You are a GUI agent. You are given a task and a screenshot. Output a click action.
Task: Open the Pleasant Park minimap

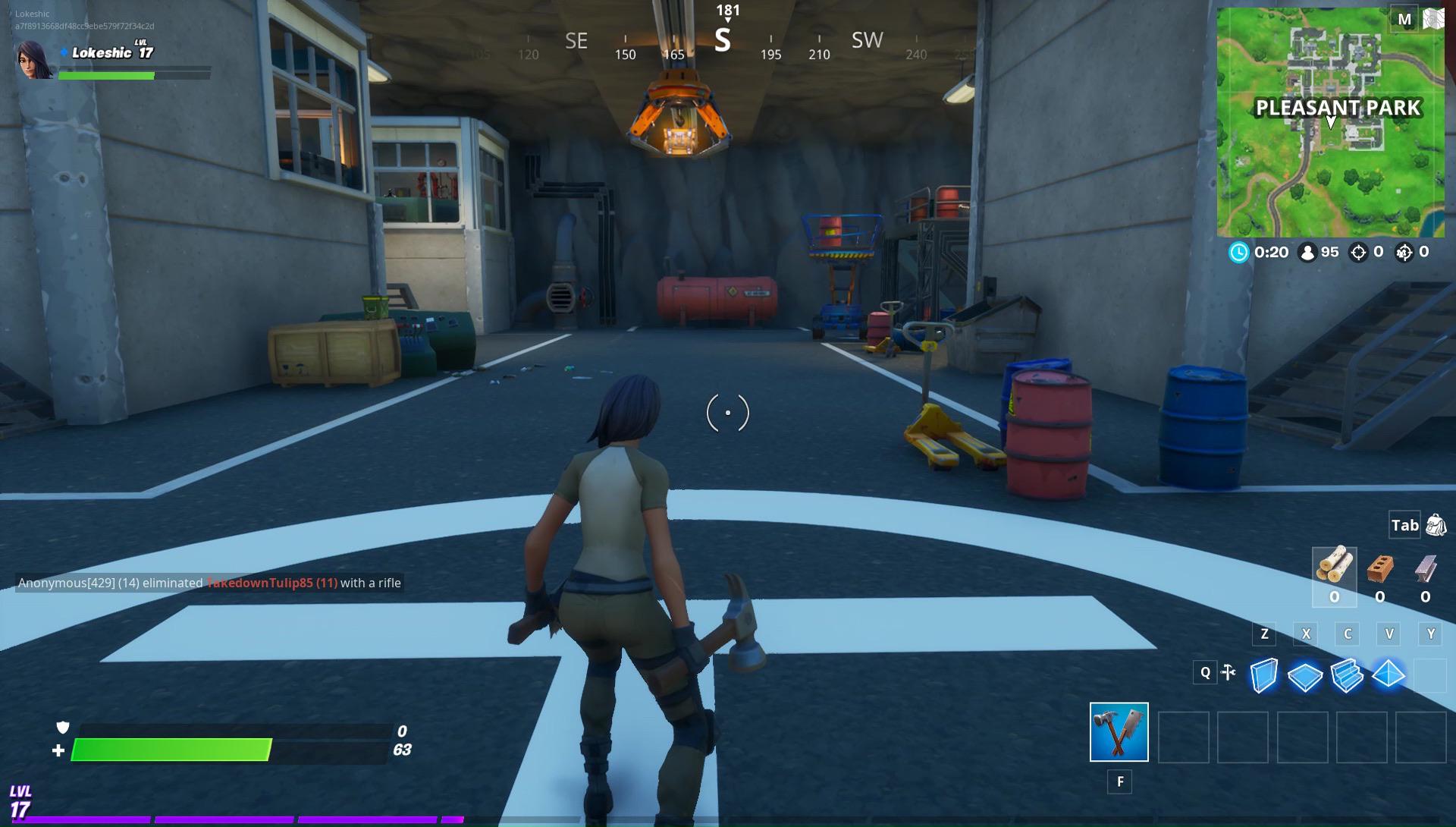tap(1330, 123)
